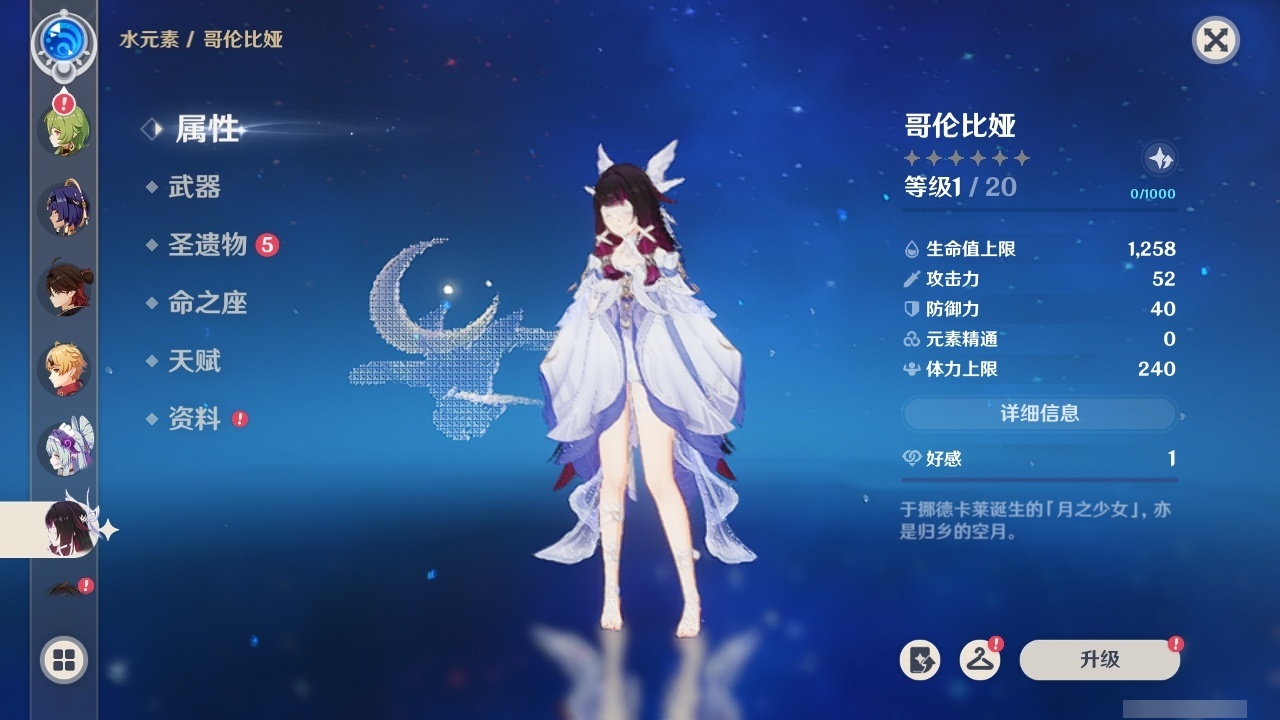Open the outfit dressing room via hanger icon

pos(978,661)
